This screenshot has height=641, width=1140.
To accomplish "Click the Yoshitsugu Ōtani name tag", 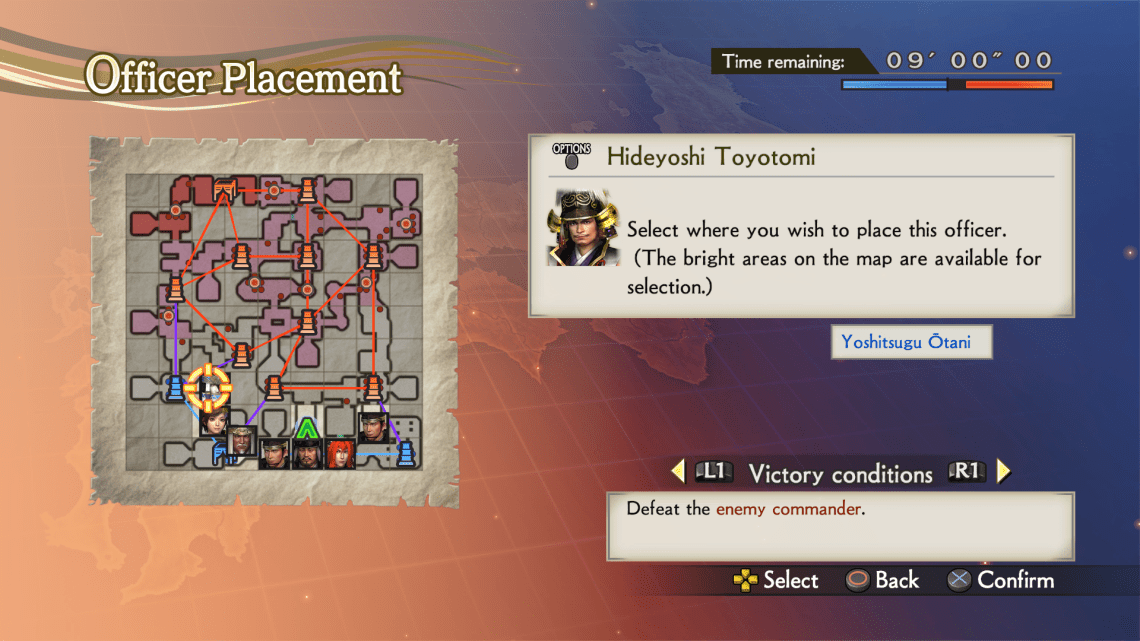I will 913,343.
